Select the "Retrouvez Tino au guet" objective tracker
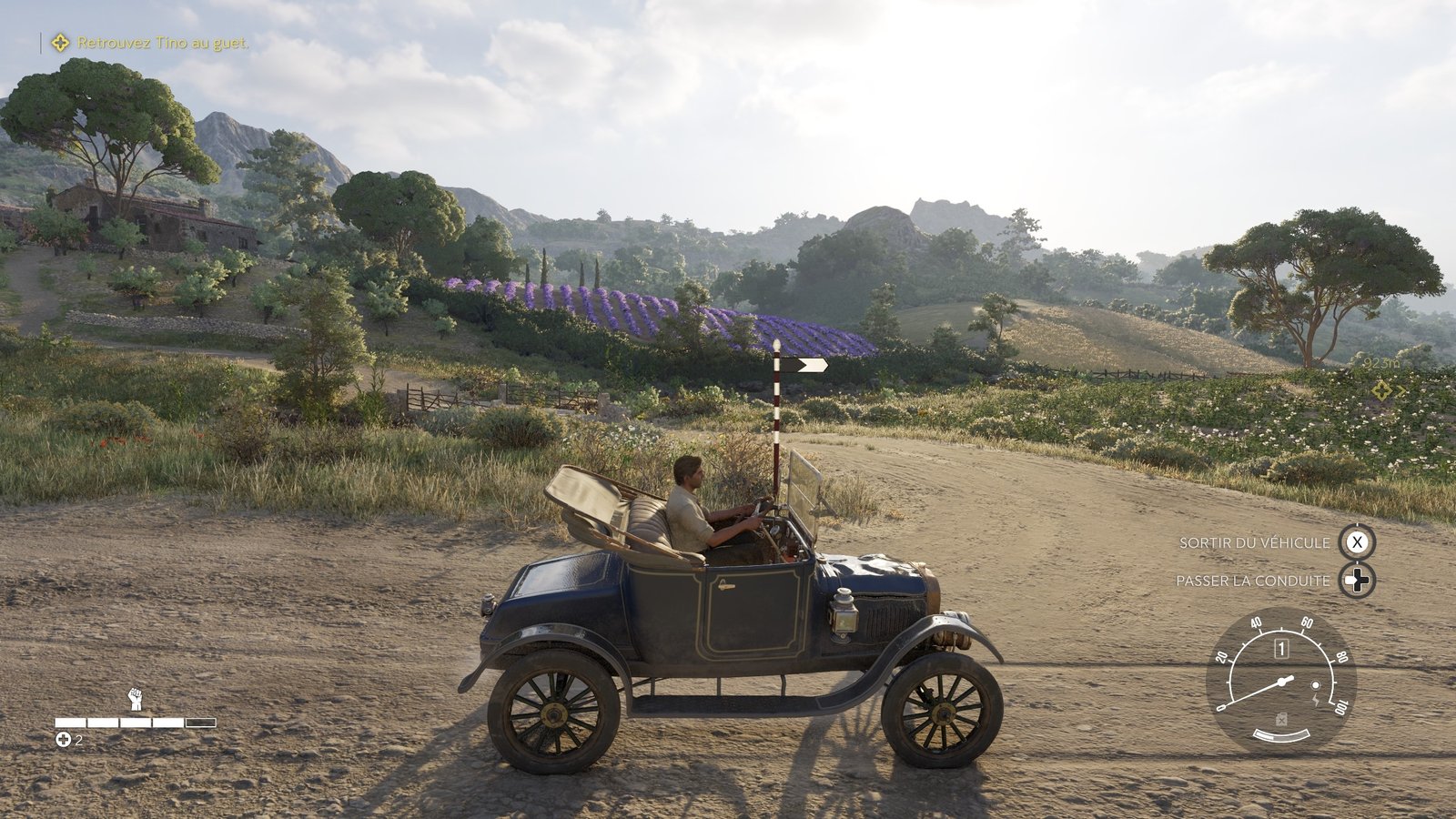This screenshot has width=1456, height=819. [x=152, y=43]
